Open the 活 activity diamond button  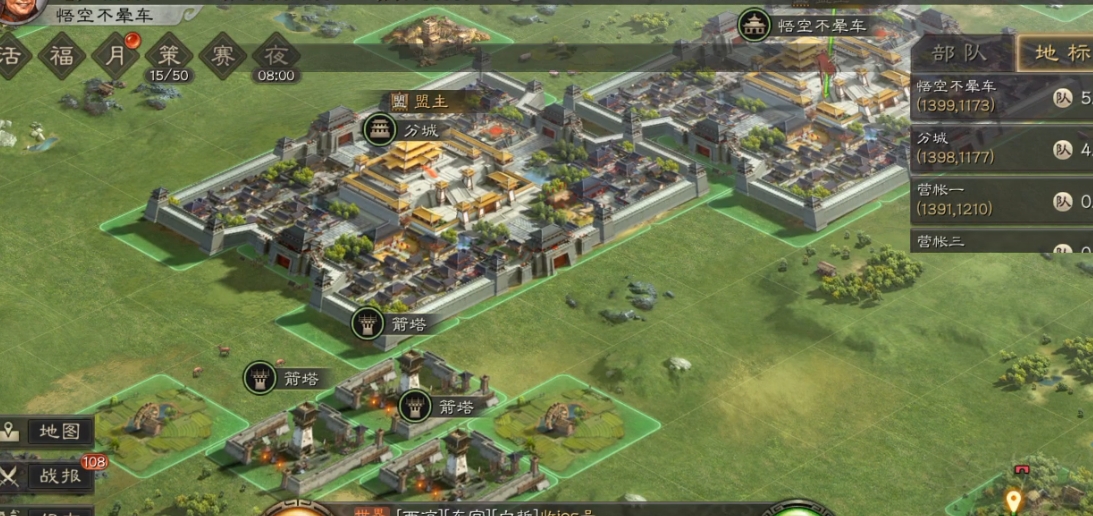[x=10, y=56]
